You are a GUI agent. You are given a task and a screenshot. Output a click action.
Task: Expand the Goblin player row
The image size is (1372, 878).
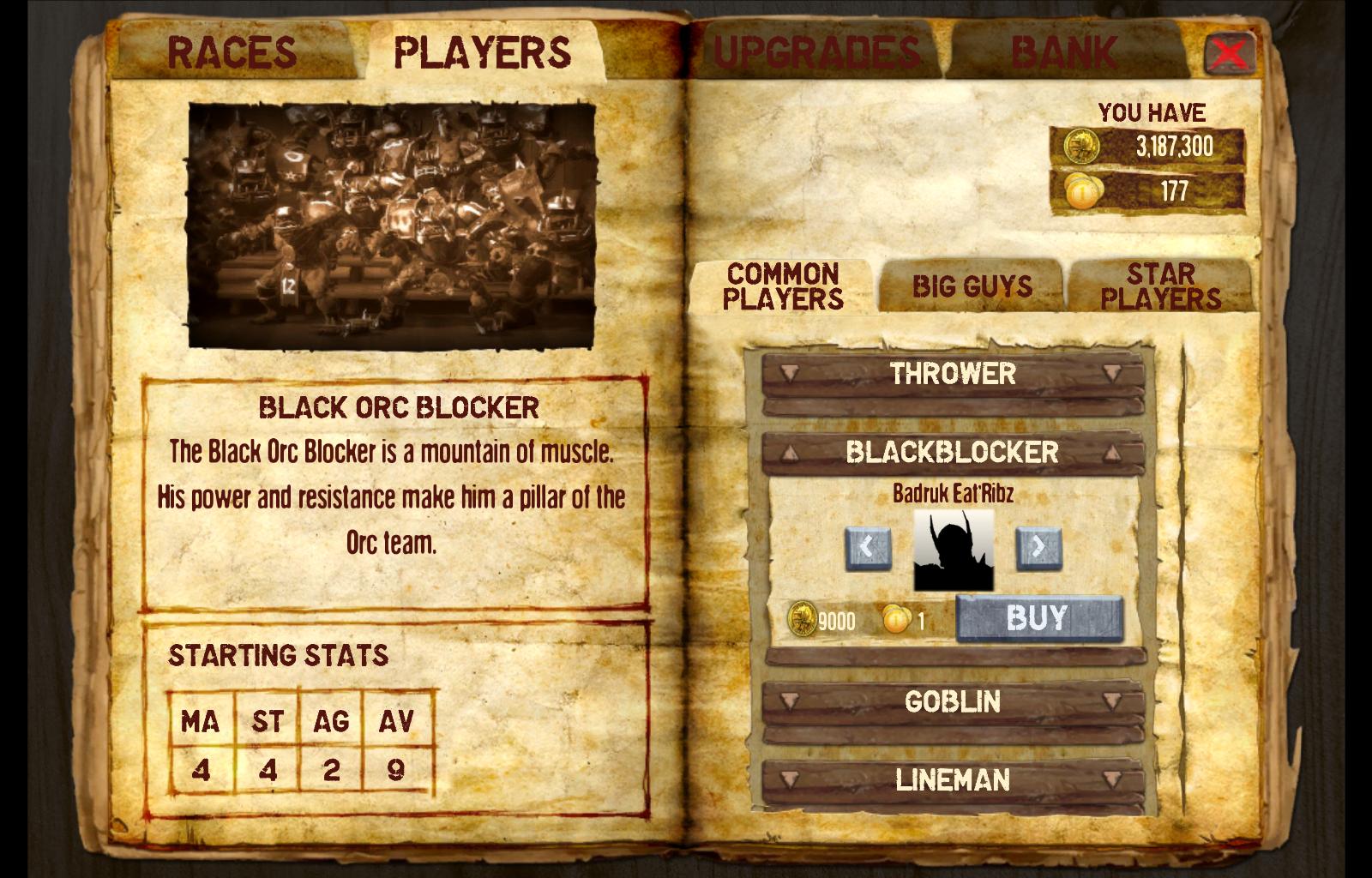(952, 702)
